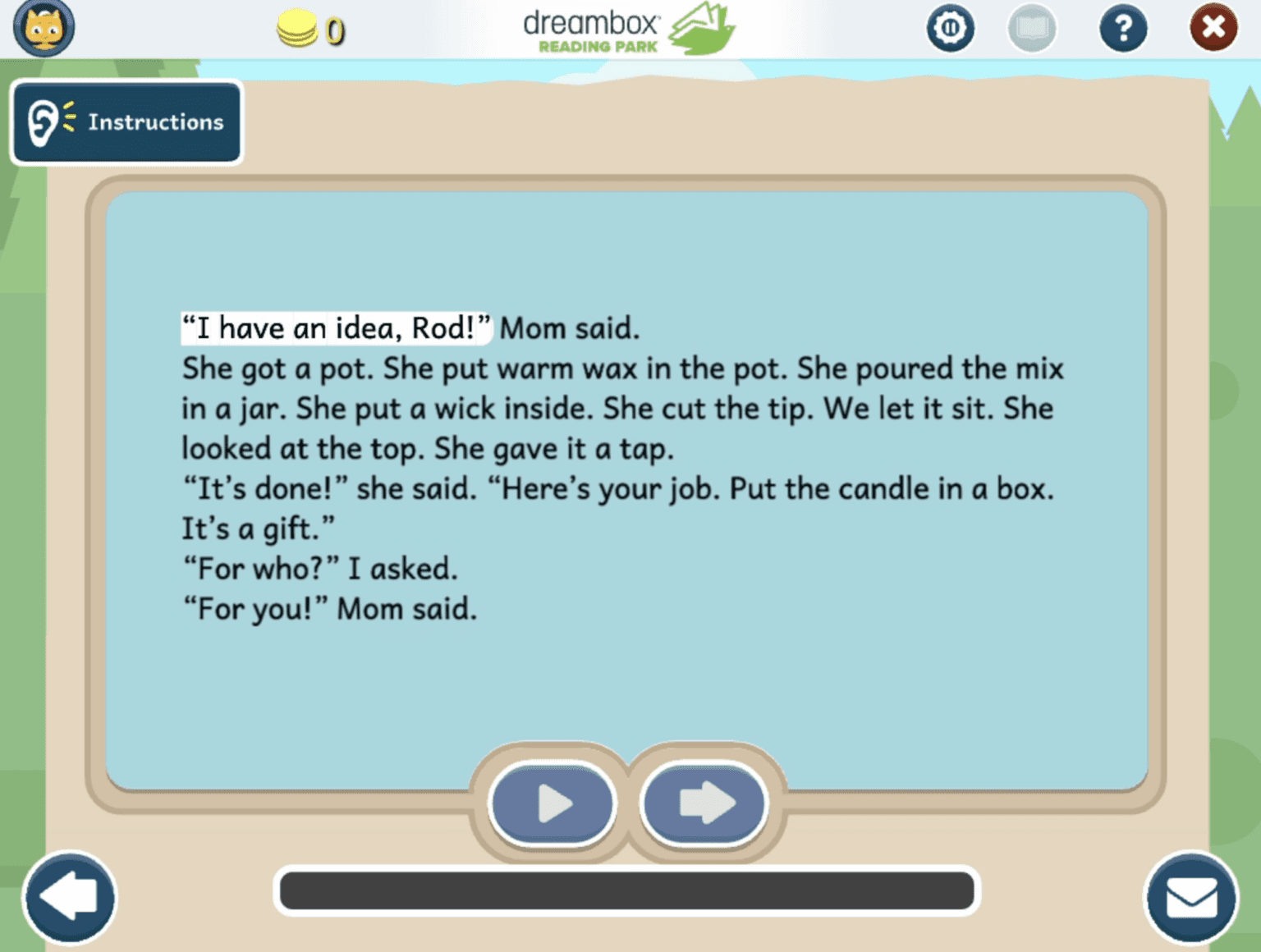Play the story narration

tap(552, 804)
